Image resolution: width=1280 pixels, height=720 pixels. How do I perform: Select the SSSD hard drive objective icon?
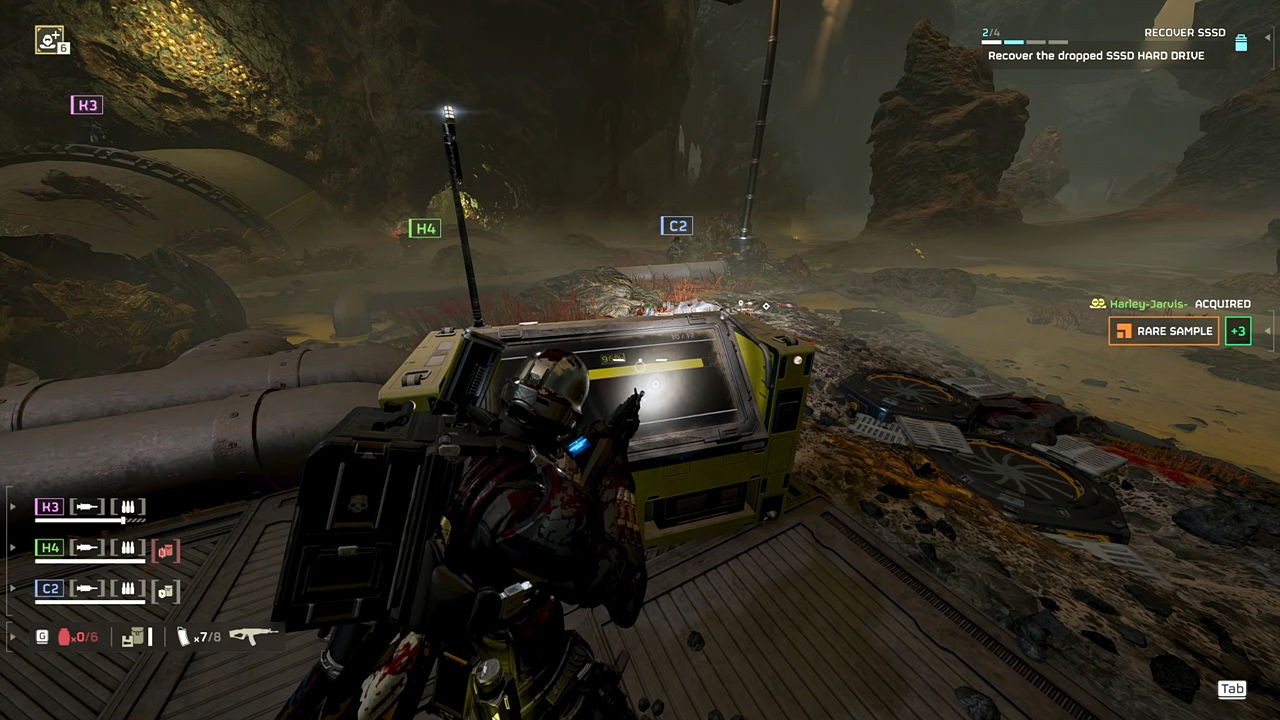(1240, 44)
